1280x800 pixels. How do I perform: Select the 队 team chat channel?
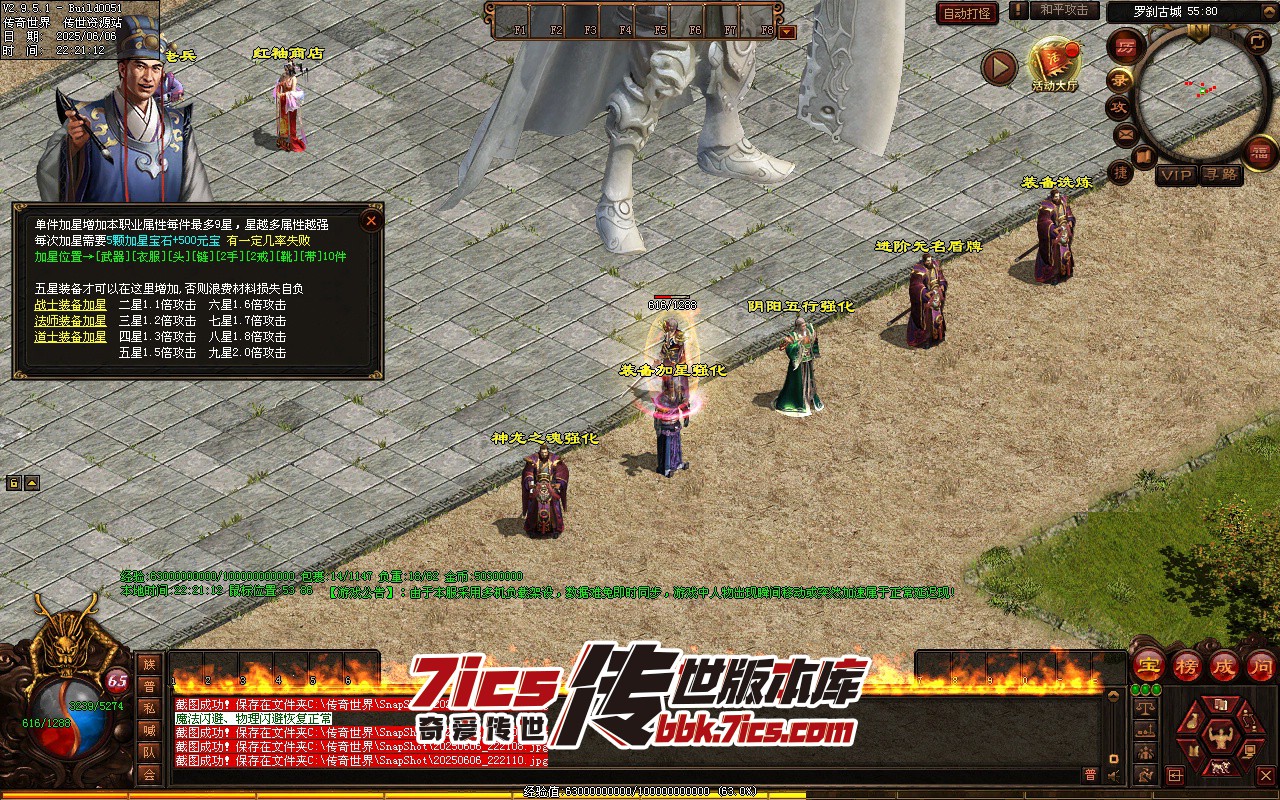point(149,752)
